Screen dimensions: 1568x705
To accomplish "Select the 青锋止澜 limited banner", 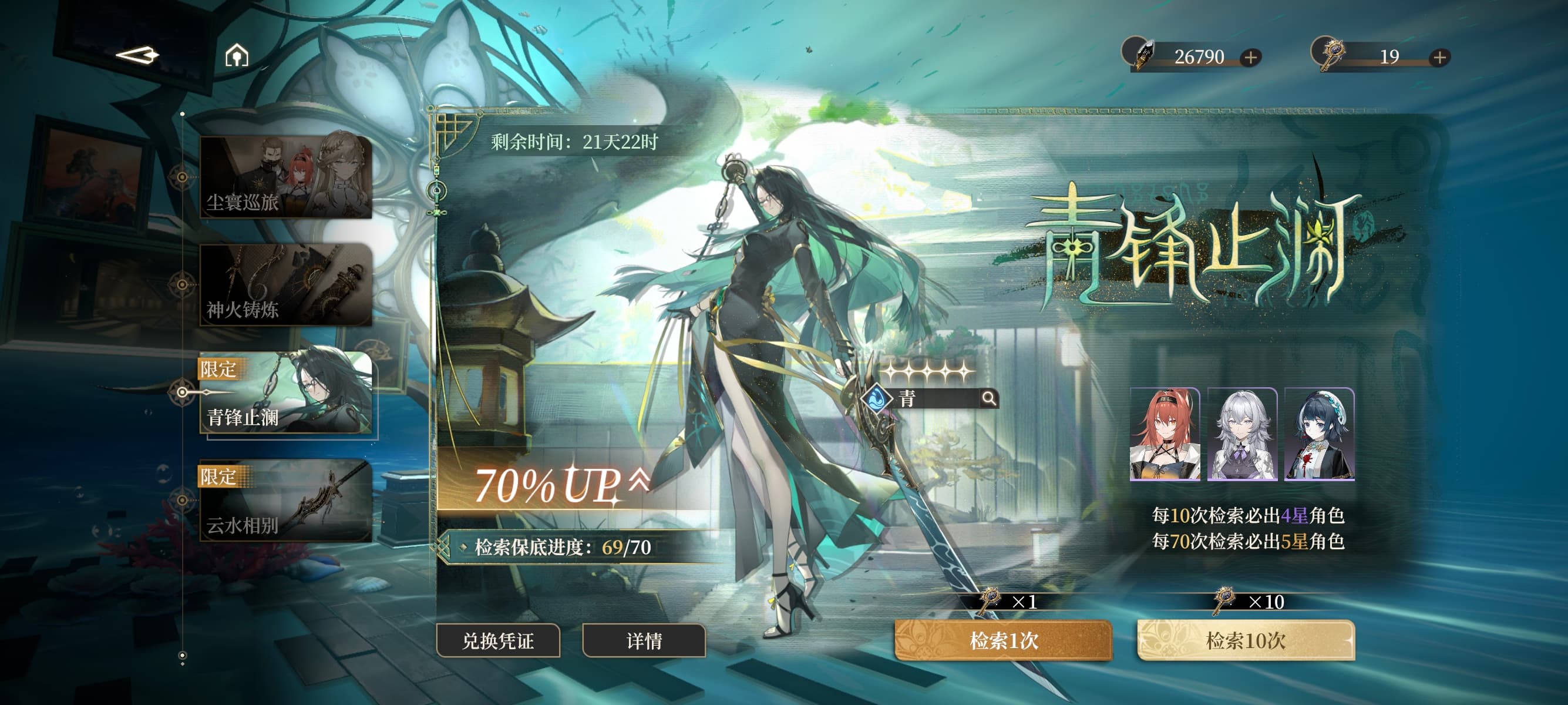I will 286,392.
